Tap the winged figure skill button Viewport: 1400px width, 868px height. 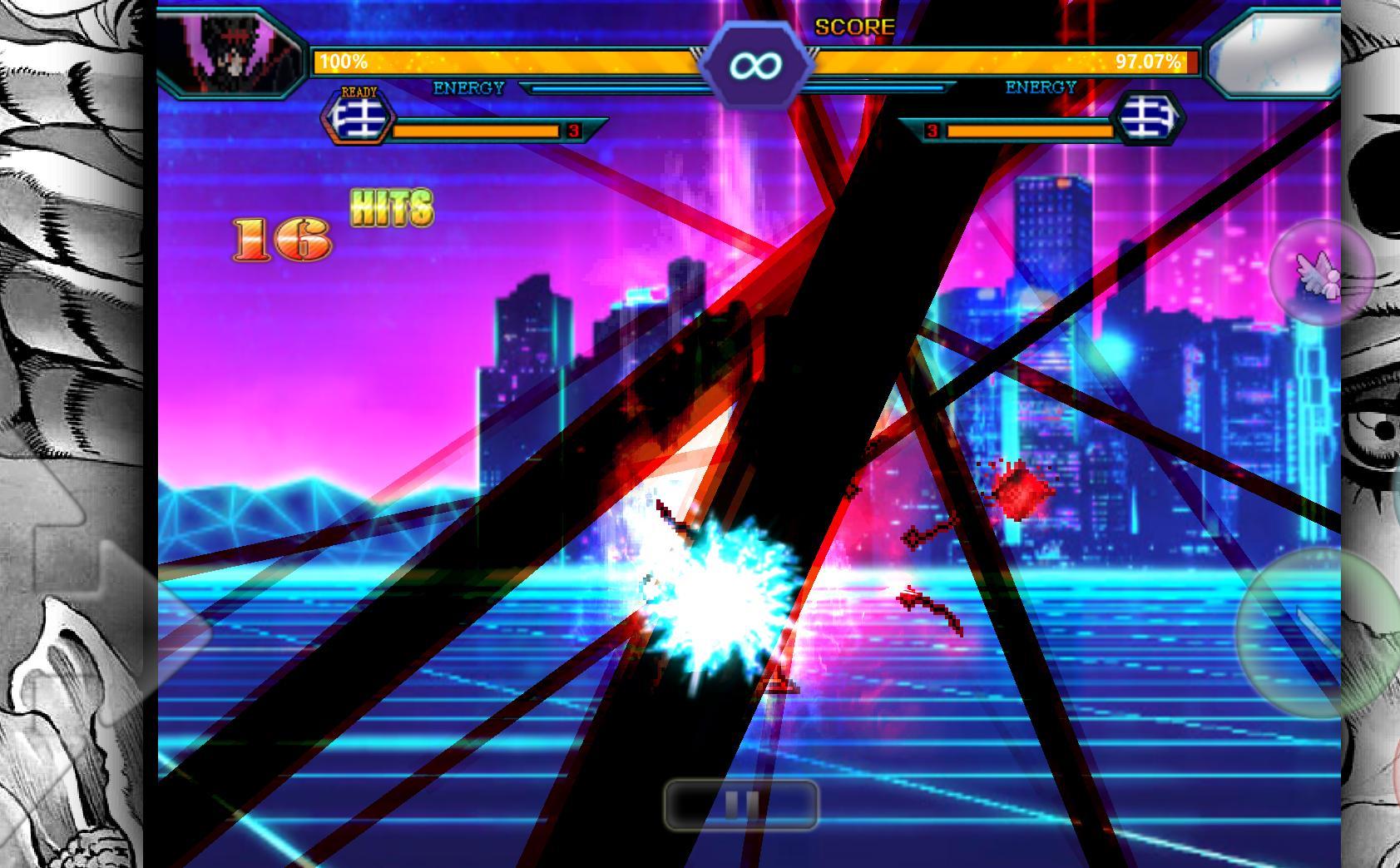(1320, 272)
